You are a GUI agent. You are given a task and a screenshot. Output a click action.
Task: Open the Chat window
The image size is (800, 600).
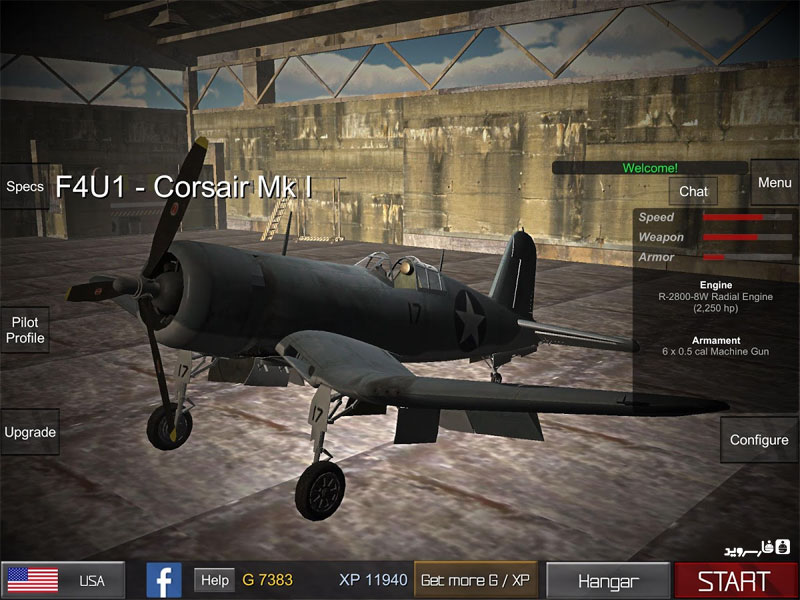tap(693, 191)
